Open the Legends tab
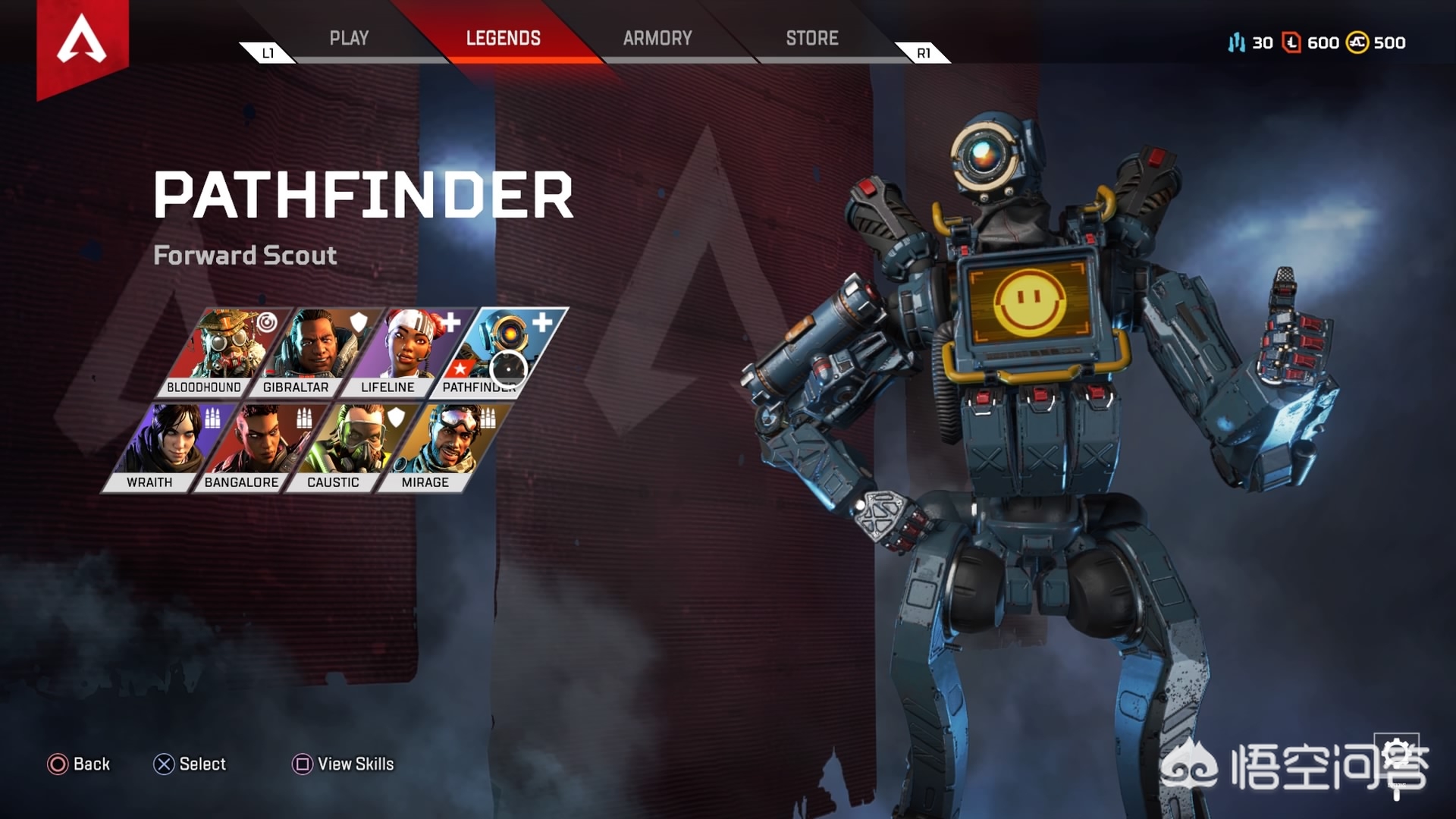The width and height of the screenshot is (1456, 819). tap(503, 38)
